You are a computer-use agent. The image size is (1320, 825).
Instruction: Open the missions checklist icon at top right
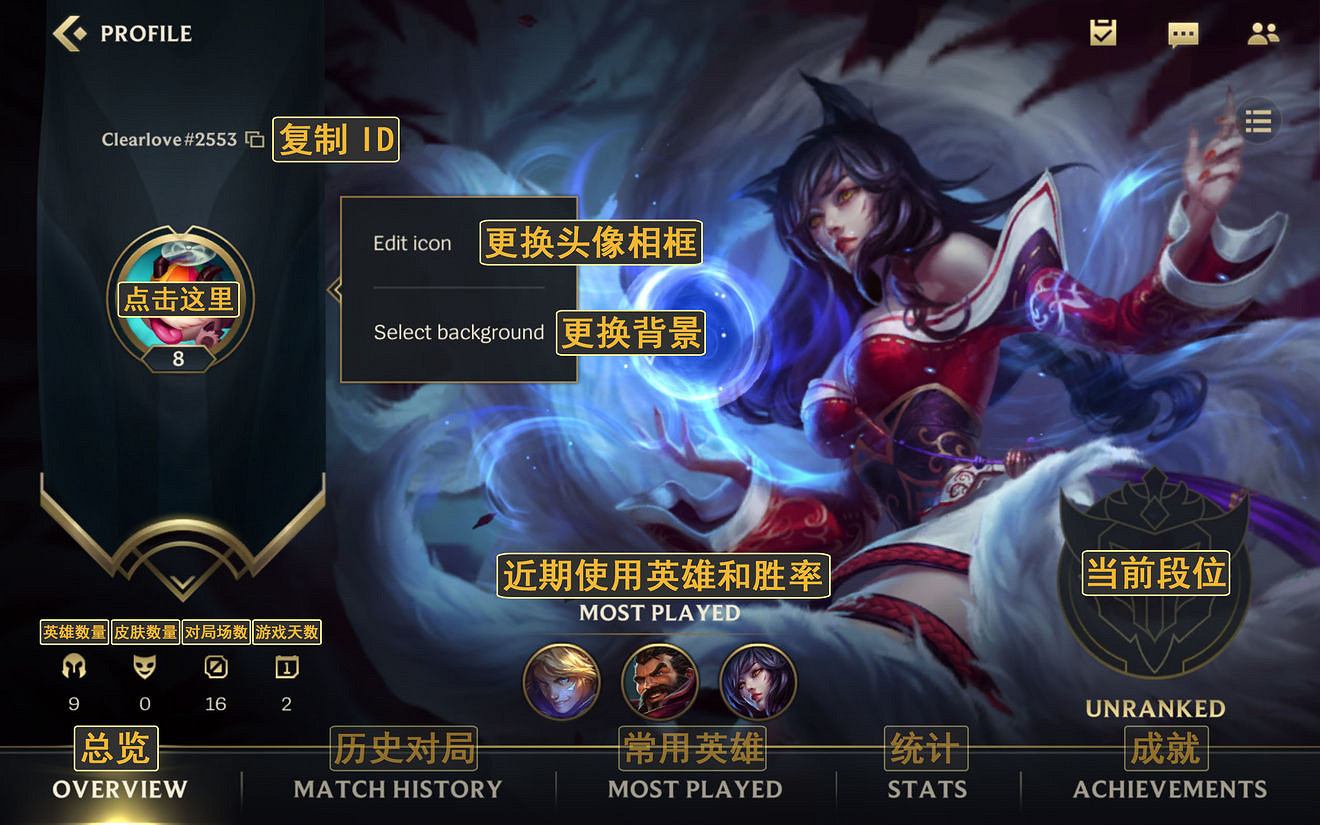pyautogui.click(x=1101, y=33)
